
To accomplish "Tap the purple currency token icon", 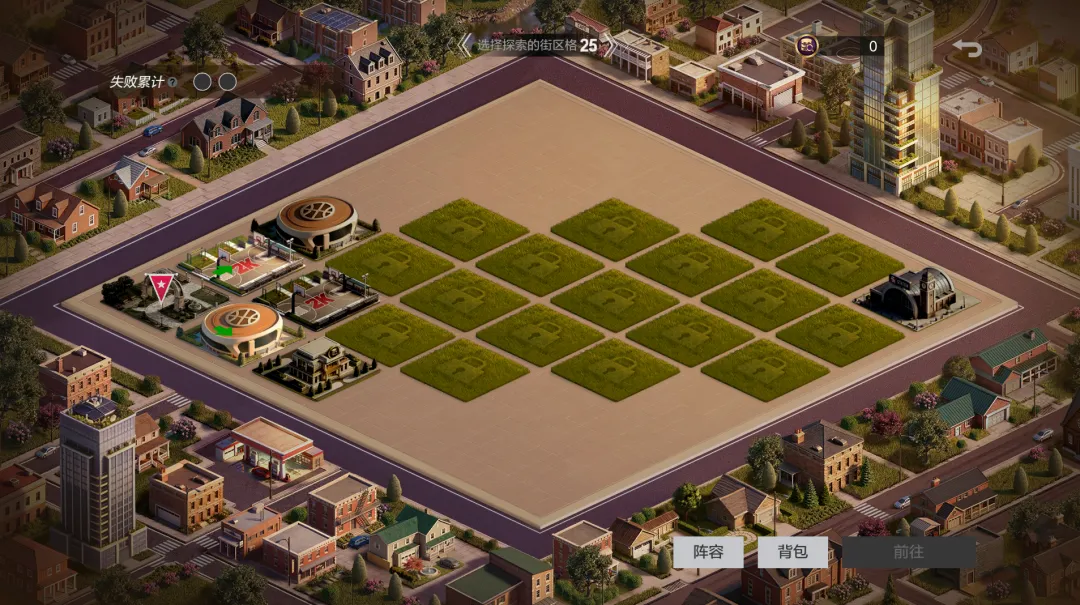I will [x=807, y=45].
